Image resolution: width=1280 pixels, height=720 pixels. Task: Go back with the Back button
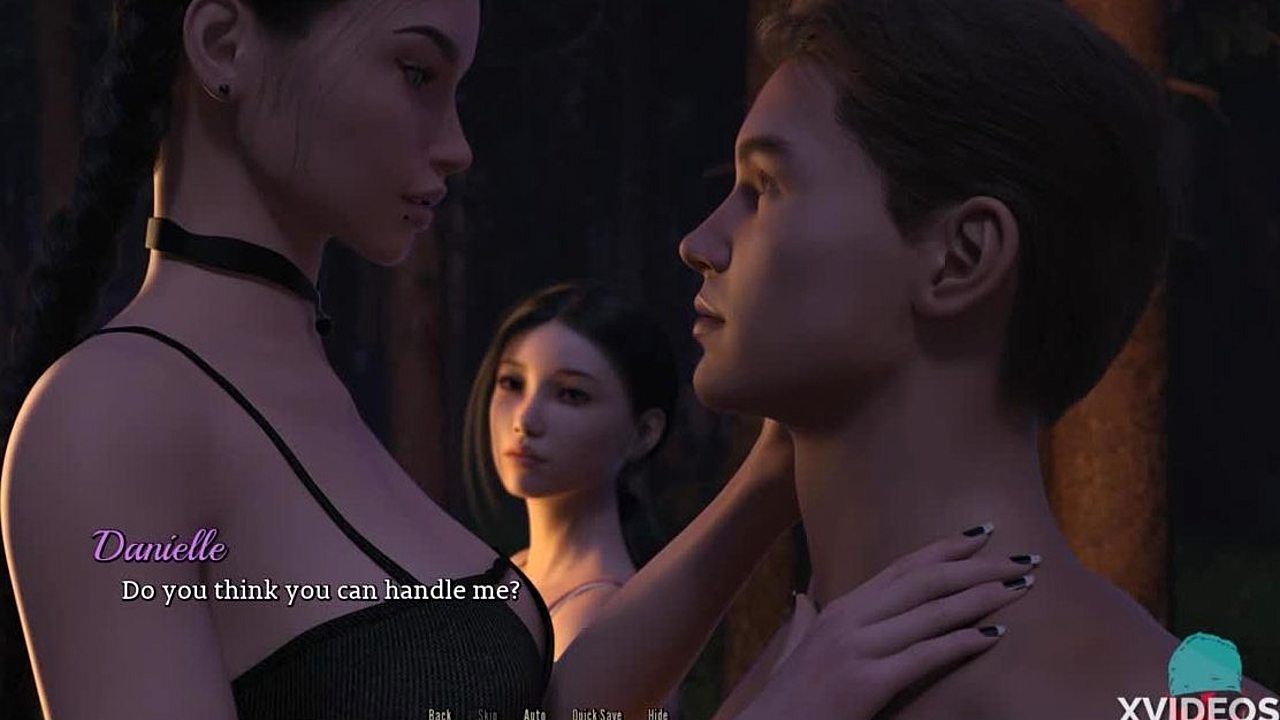coord(440,714)
